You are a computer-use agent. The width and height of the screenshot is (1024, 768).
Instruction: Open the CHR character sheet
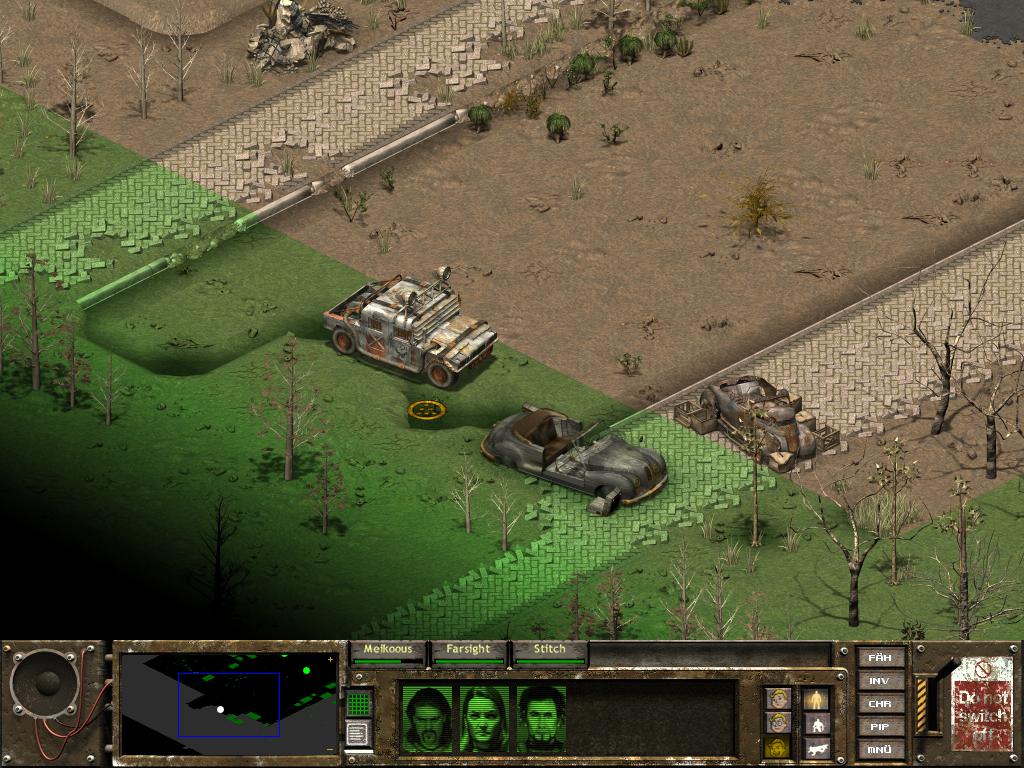click(x=880, y=704)
